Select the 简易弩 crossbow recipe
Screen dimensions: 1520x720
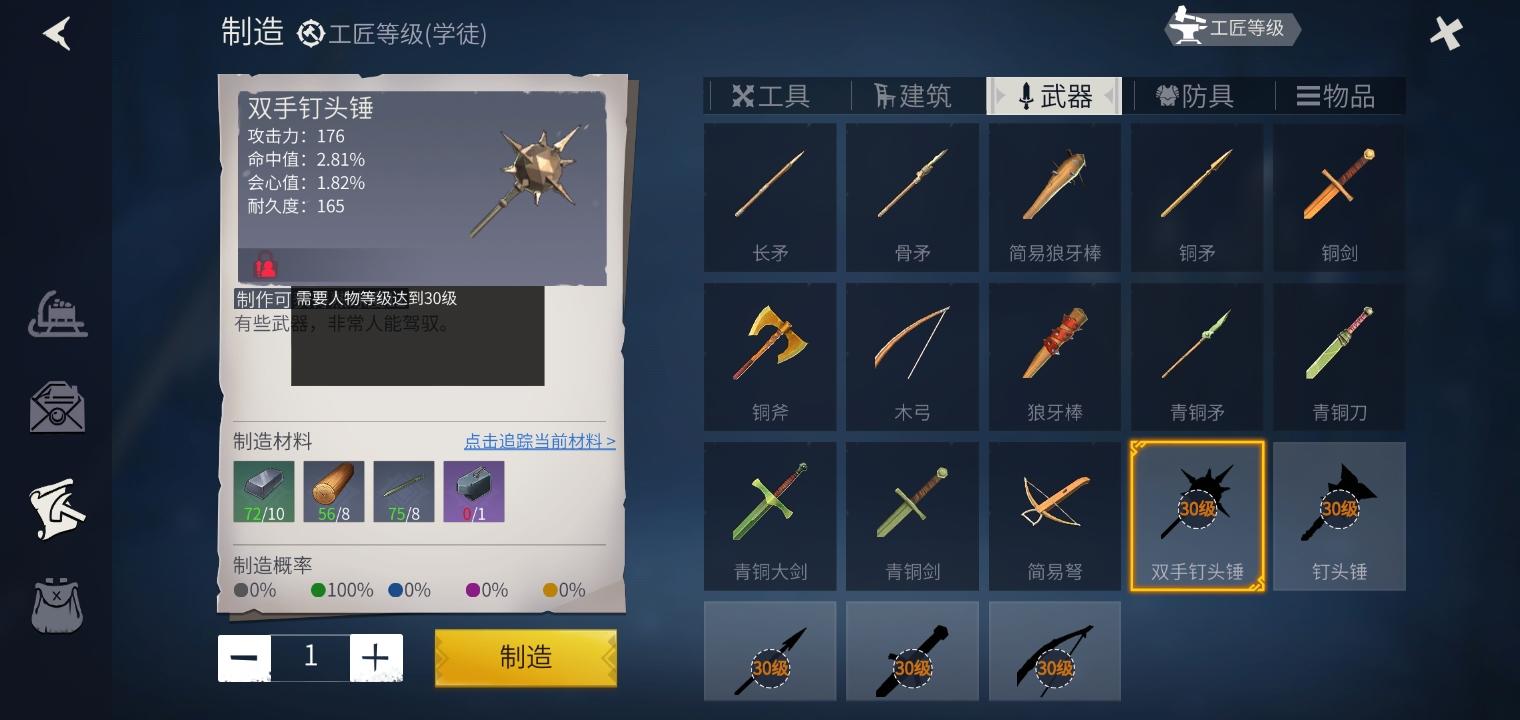point(1054,516)
